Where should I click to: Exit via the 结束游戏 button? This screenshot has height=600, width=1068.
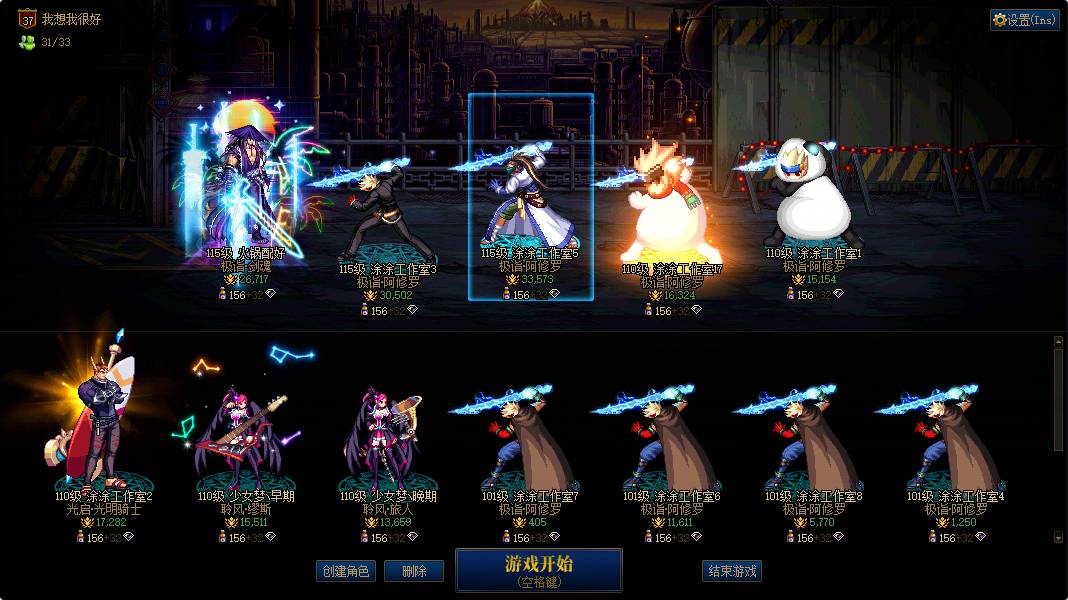[x=732, y=572]
